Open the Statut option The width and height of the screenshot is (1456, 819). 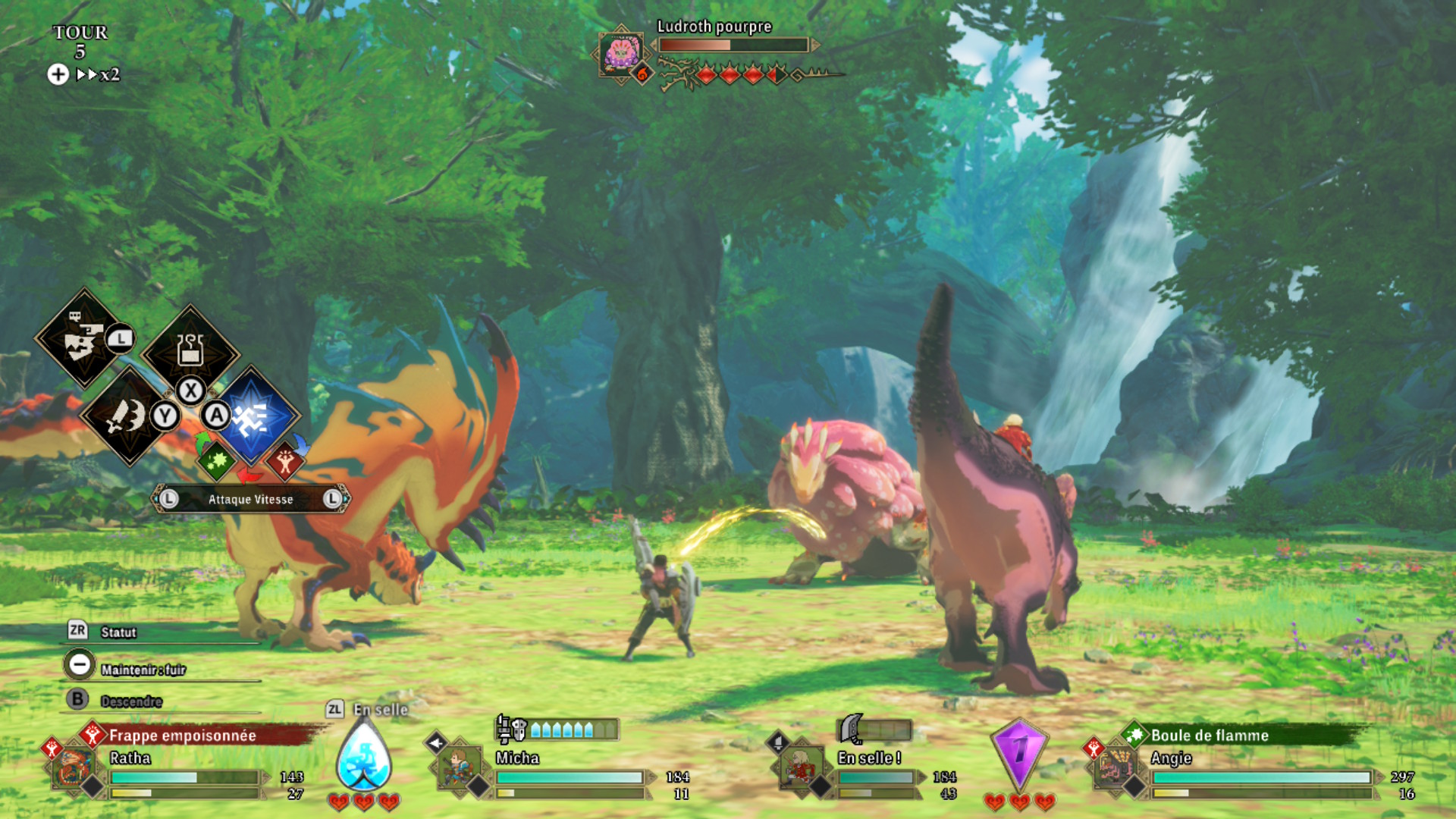click(118, 632)
